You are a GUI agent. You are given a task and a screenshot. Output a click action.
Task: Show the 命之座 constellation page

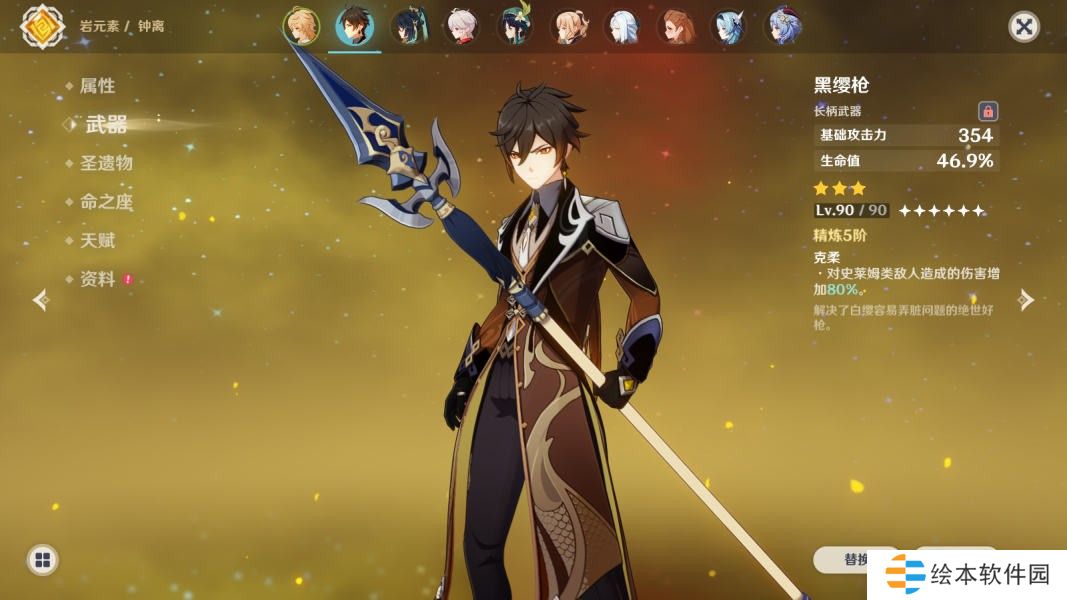coord(105,202)
